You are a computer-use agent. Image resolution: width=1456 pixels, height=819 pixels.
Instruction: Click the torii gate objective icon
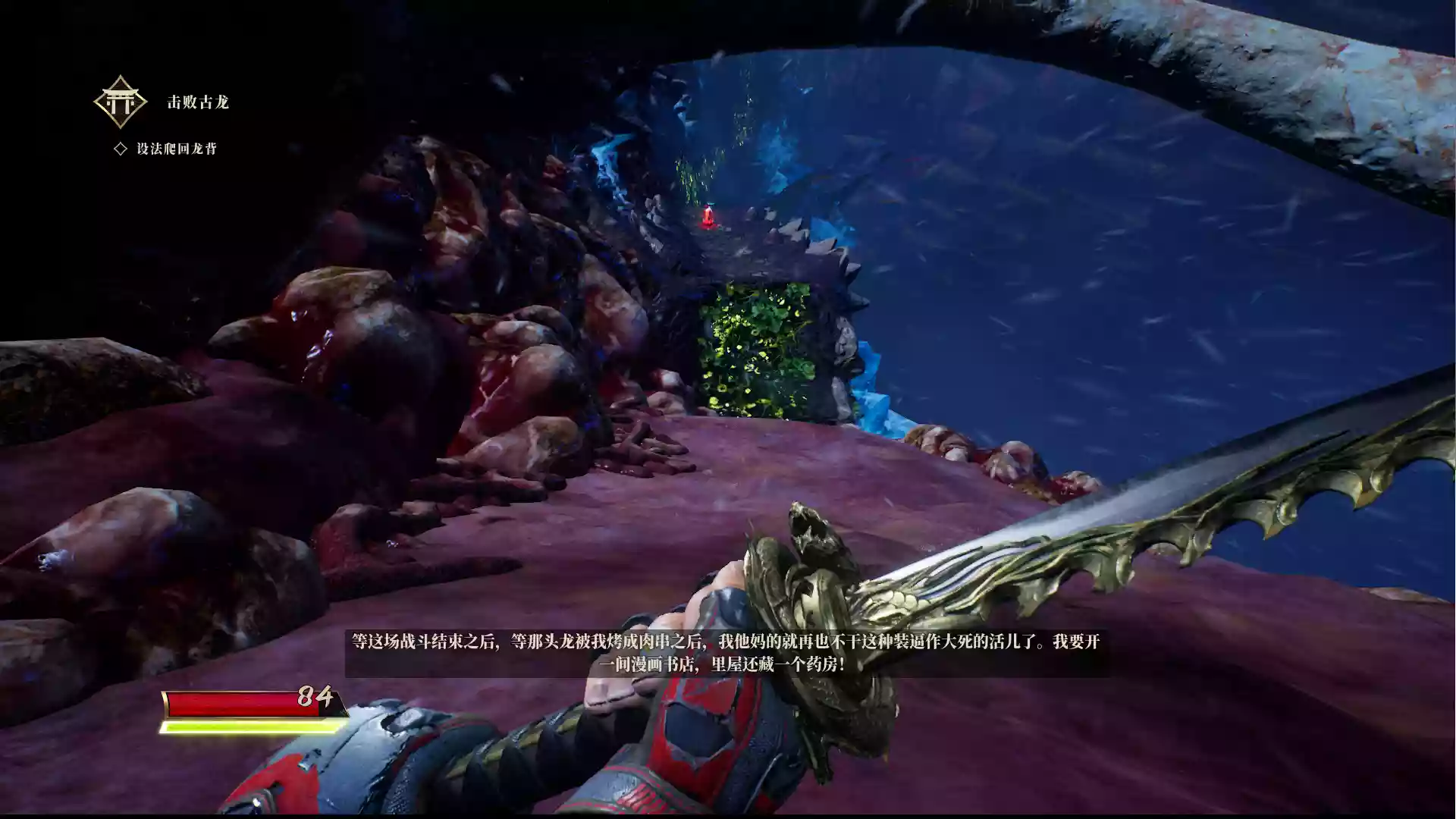click(120, 102)
